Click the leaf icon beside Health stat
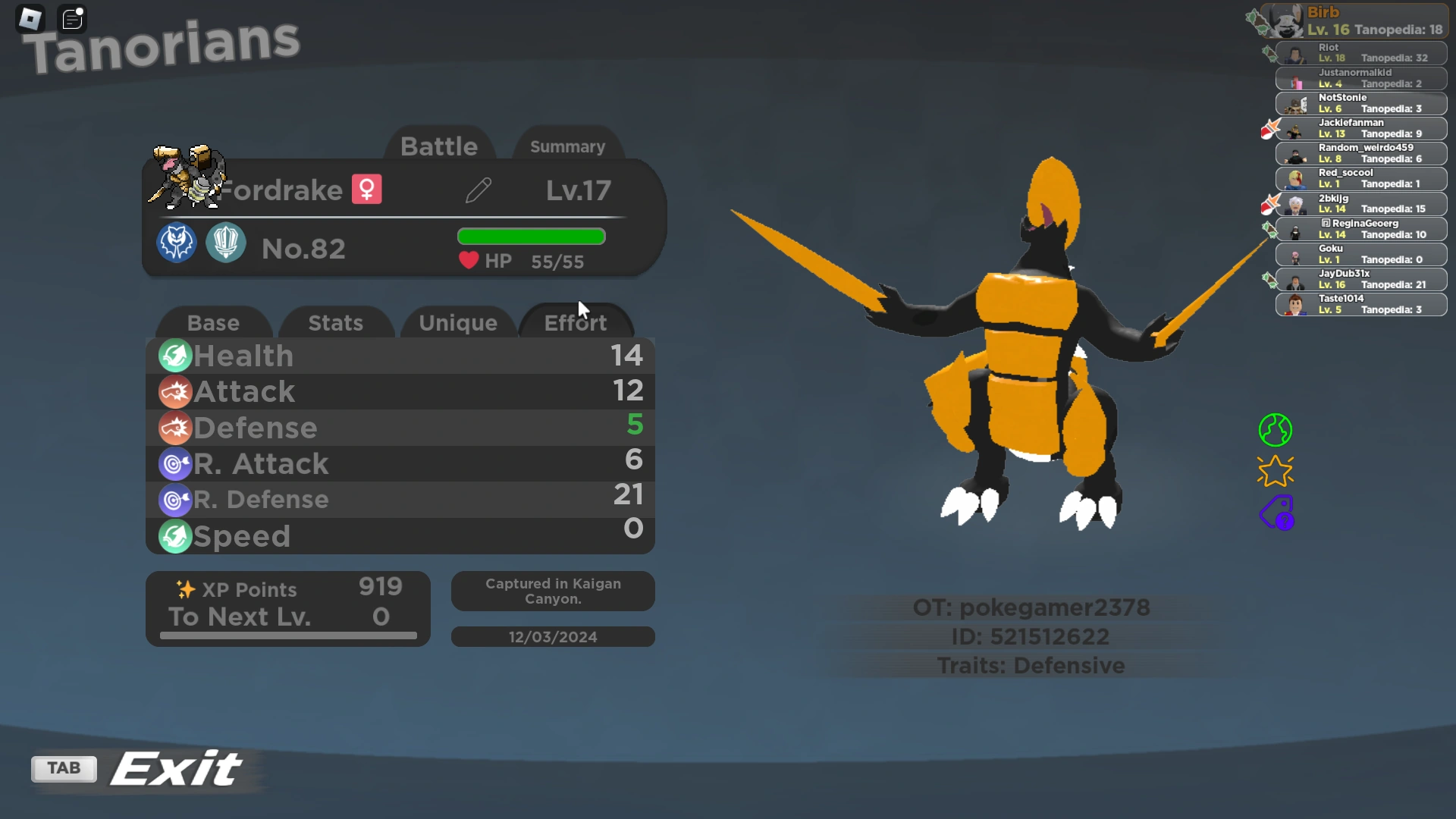The width and height of the screenshot is (1456, 819). (x=174, y=356)
